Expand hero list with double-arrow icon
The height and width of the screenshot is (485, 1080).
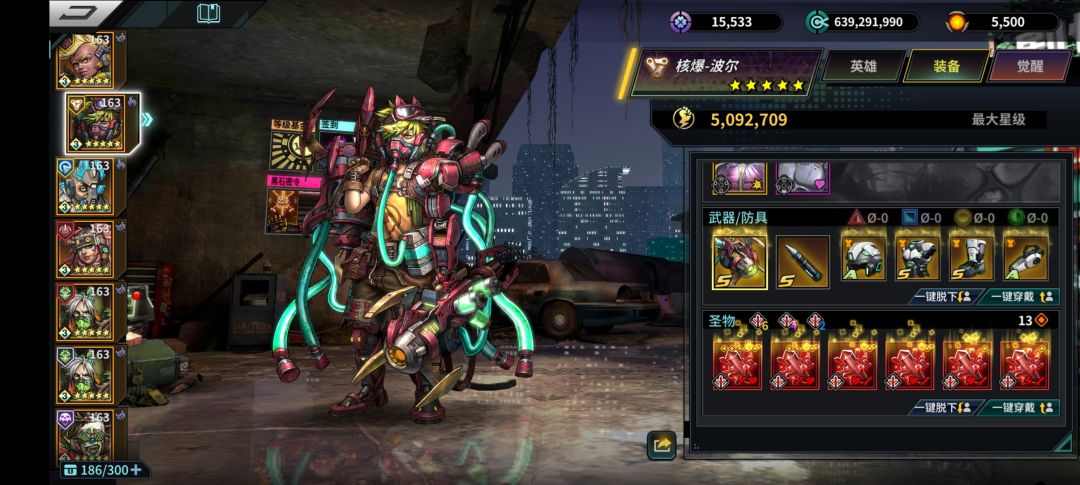click(x=148, y=120)
